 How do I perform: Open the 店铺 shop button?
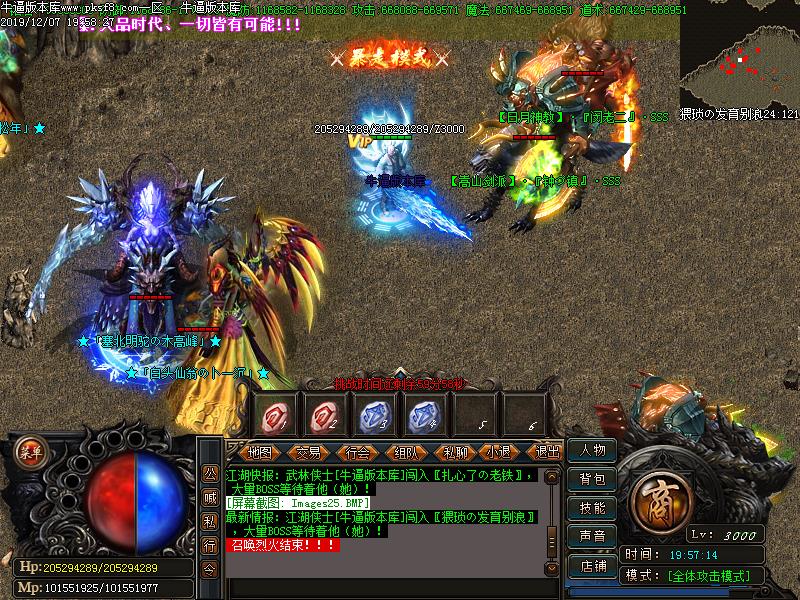point(592,565)
